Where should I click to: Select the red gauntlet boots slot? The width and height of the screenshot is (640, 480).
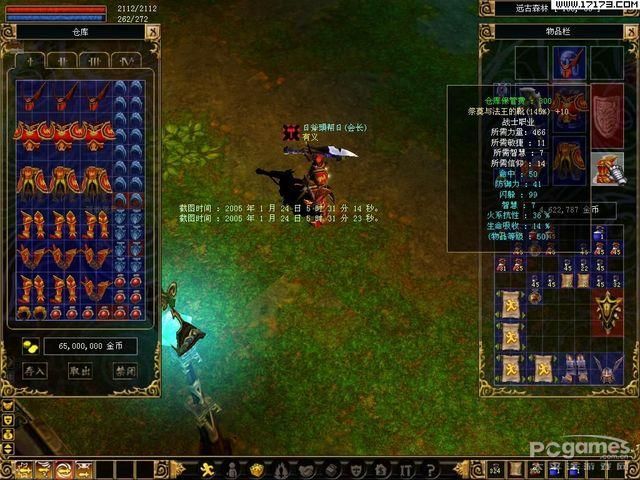(x=607, y=167)
